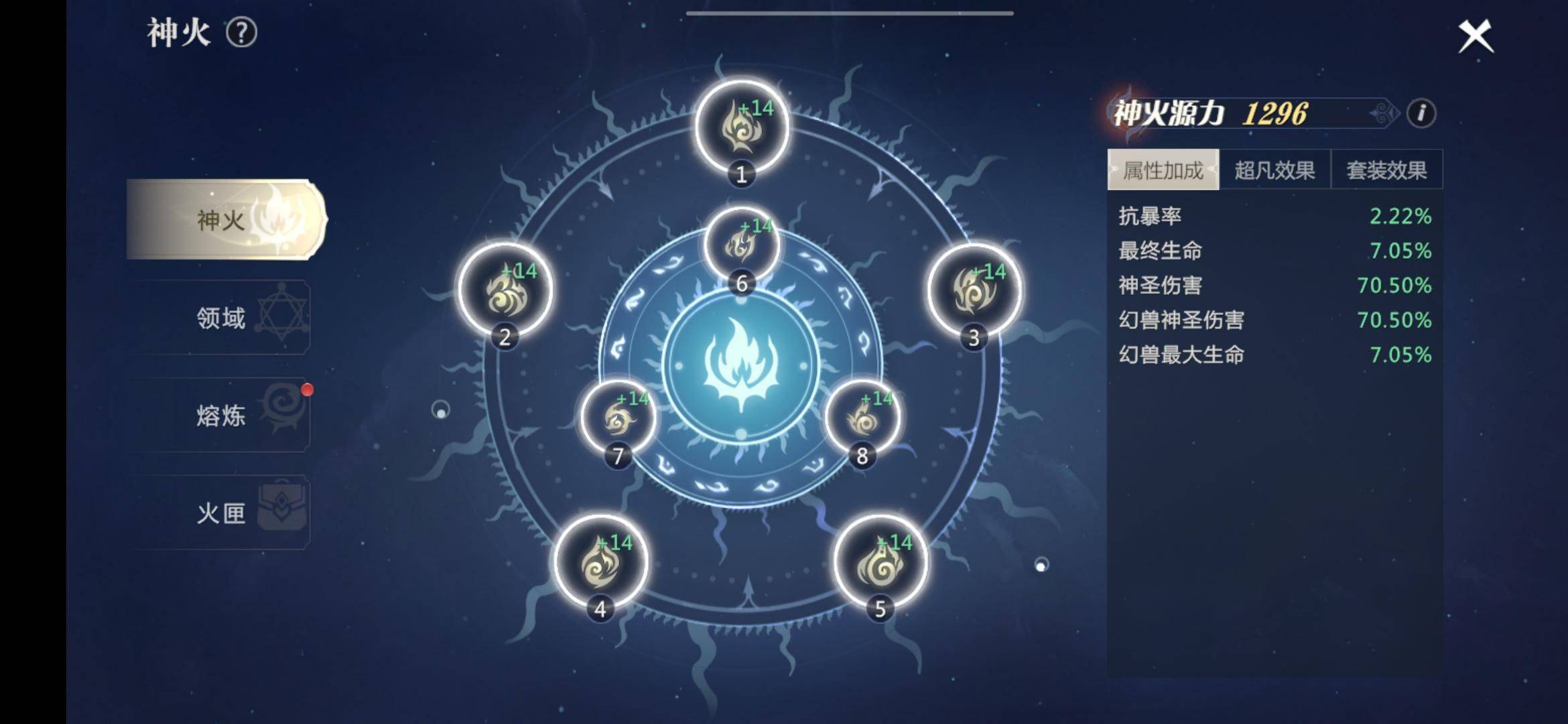Screen dimensions: 1568x724
Task: Choose divine fire slot 5
Action: click(880, 562)
